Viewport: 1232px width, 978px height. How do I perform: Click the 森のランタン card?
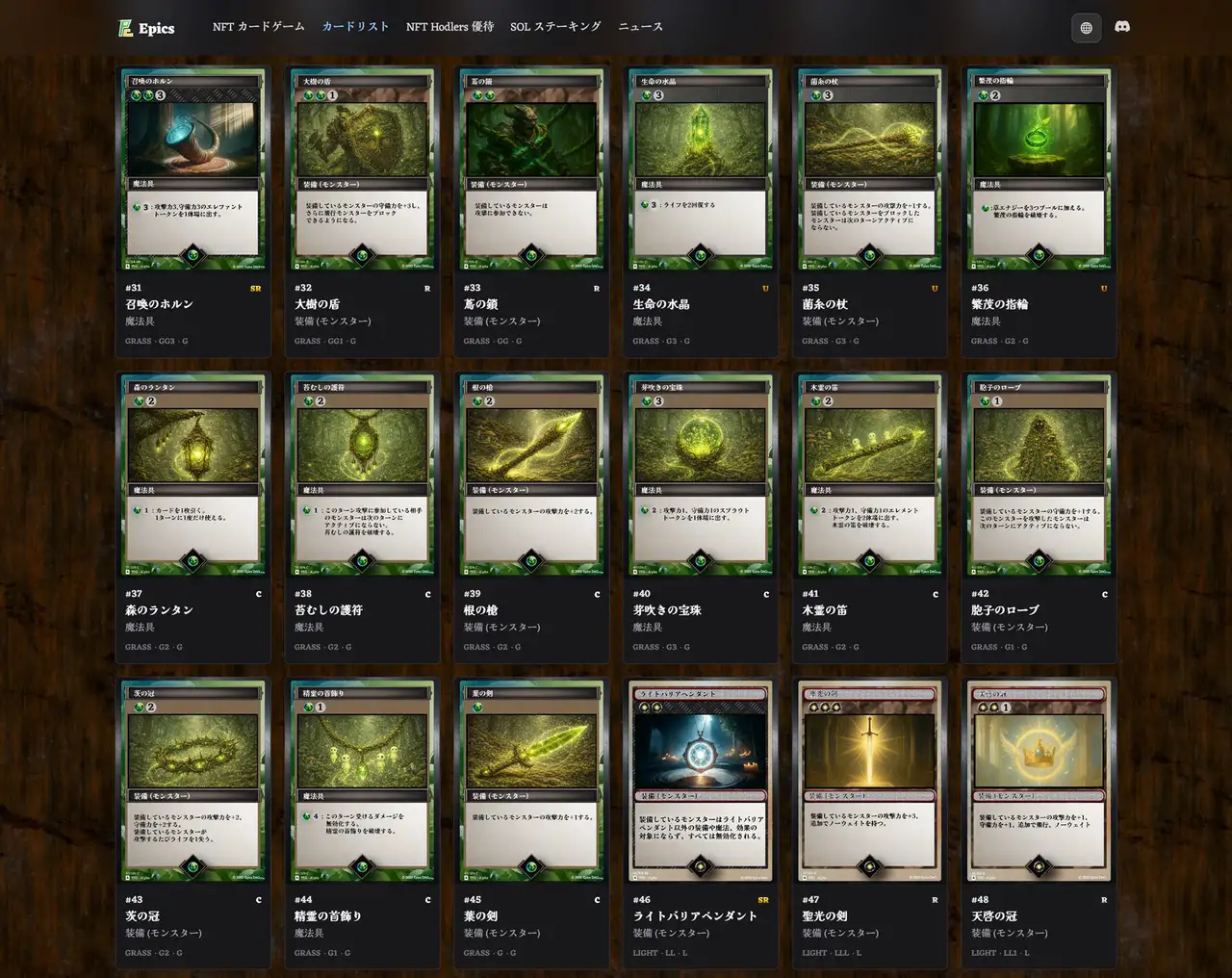click(x=193, y=475)
